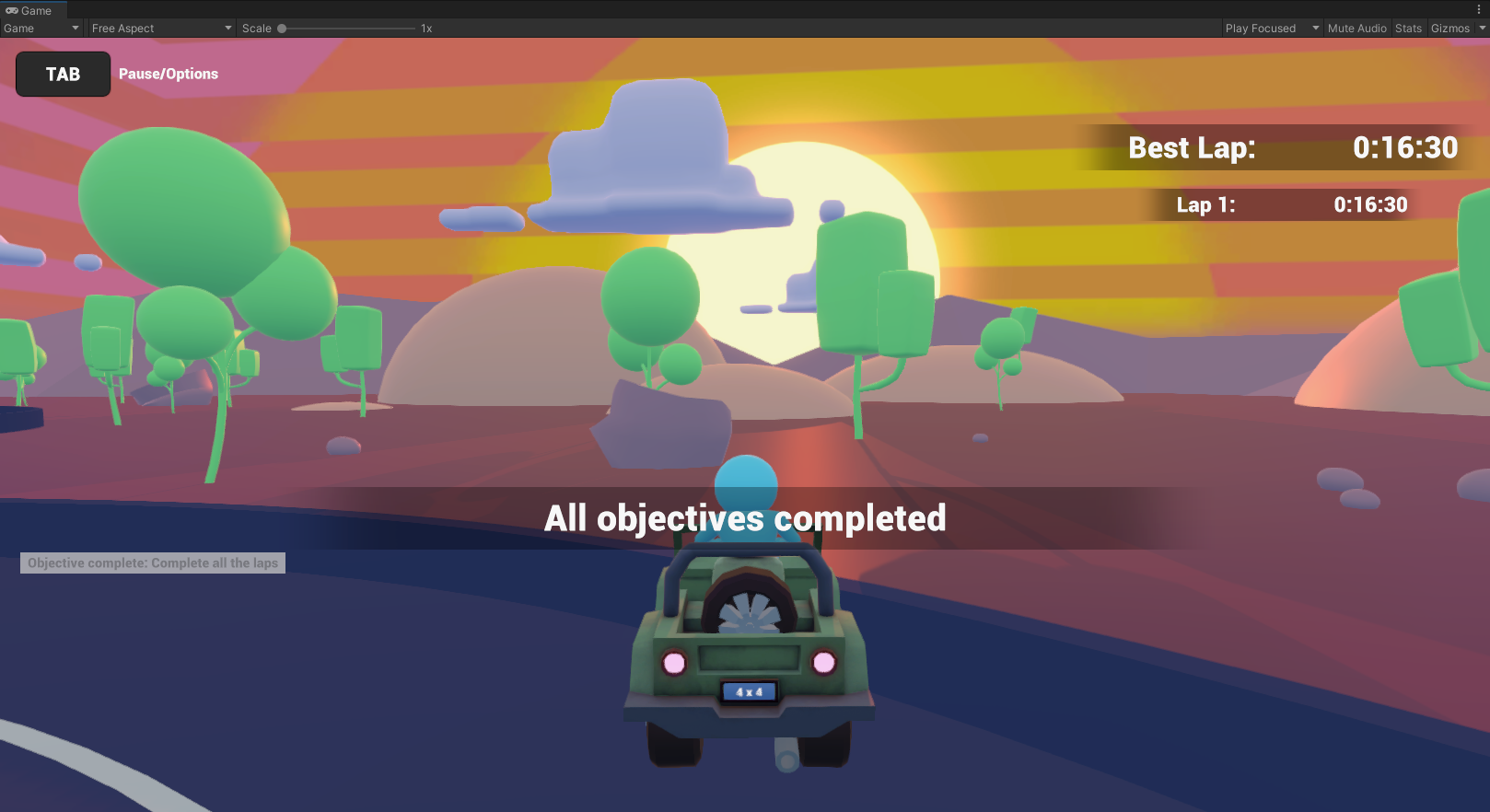Click the Free Aspect dropdown arrow

tap(227, 28)
